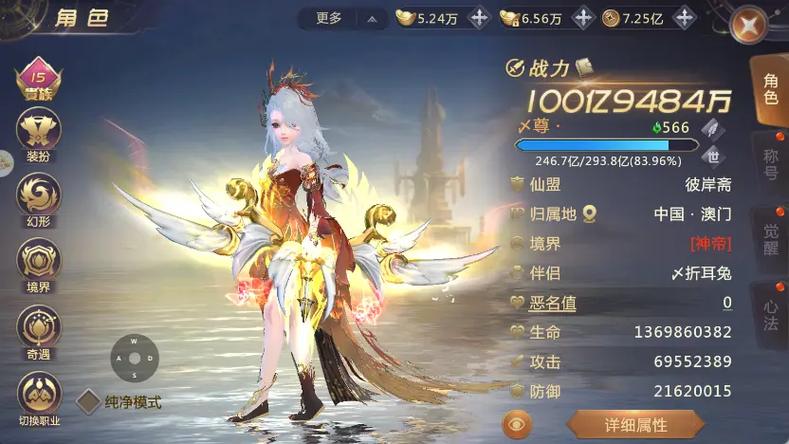Image resolution: width=789 pixels, height=444 pixels.
Task: Switch to the 称号 title tab
Action: pos(771,164)
